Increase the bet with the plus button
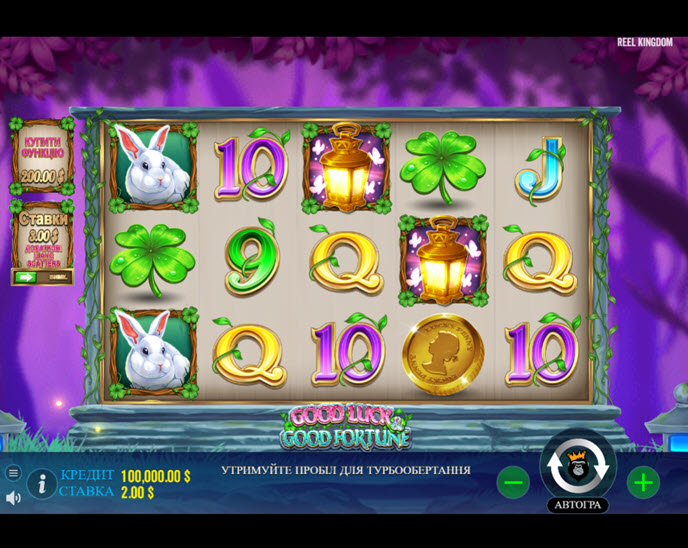Screen dimensions: 688x548 643,483
